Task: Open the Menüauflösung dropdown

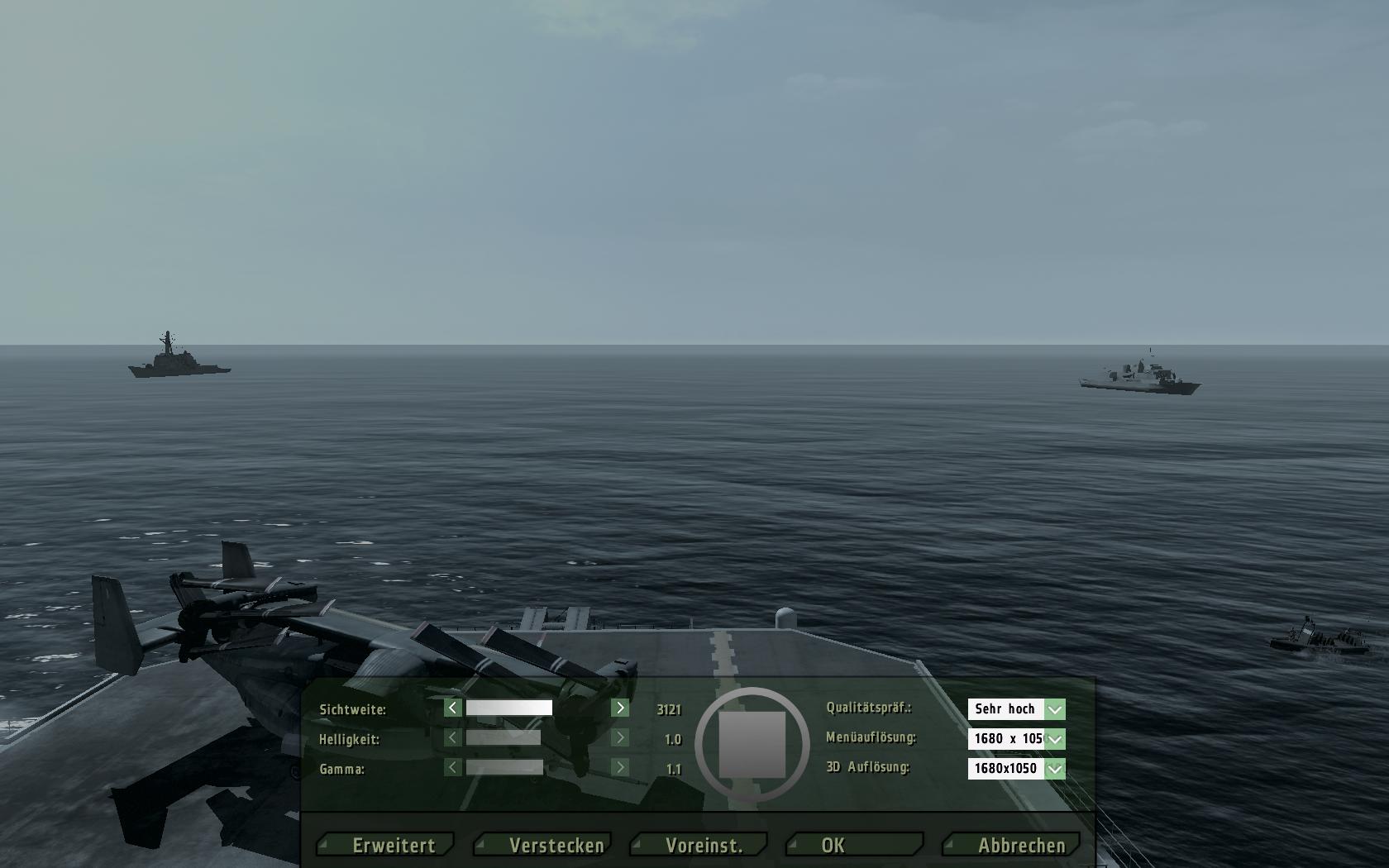Action: (x=1054, y=739)
